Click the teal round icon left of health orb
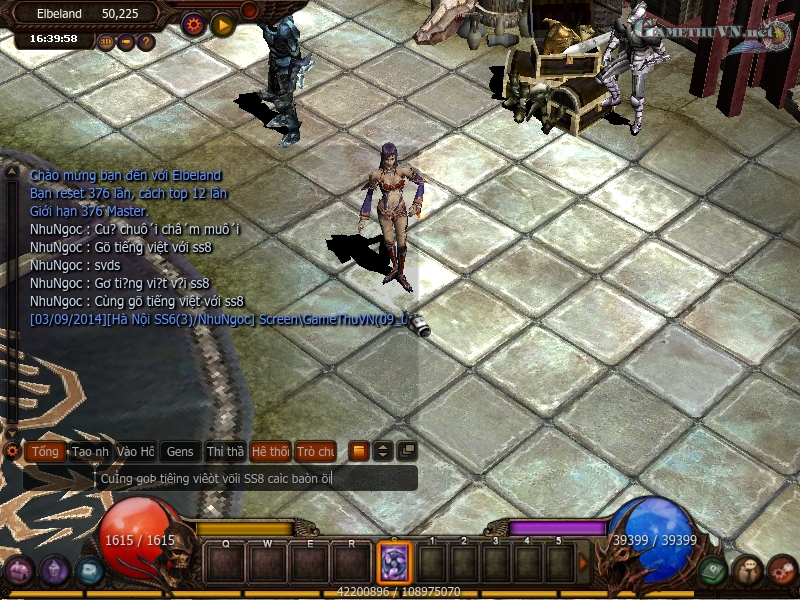 tap(89, 570)
